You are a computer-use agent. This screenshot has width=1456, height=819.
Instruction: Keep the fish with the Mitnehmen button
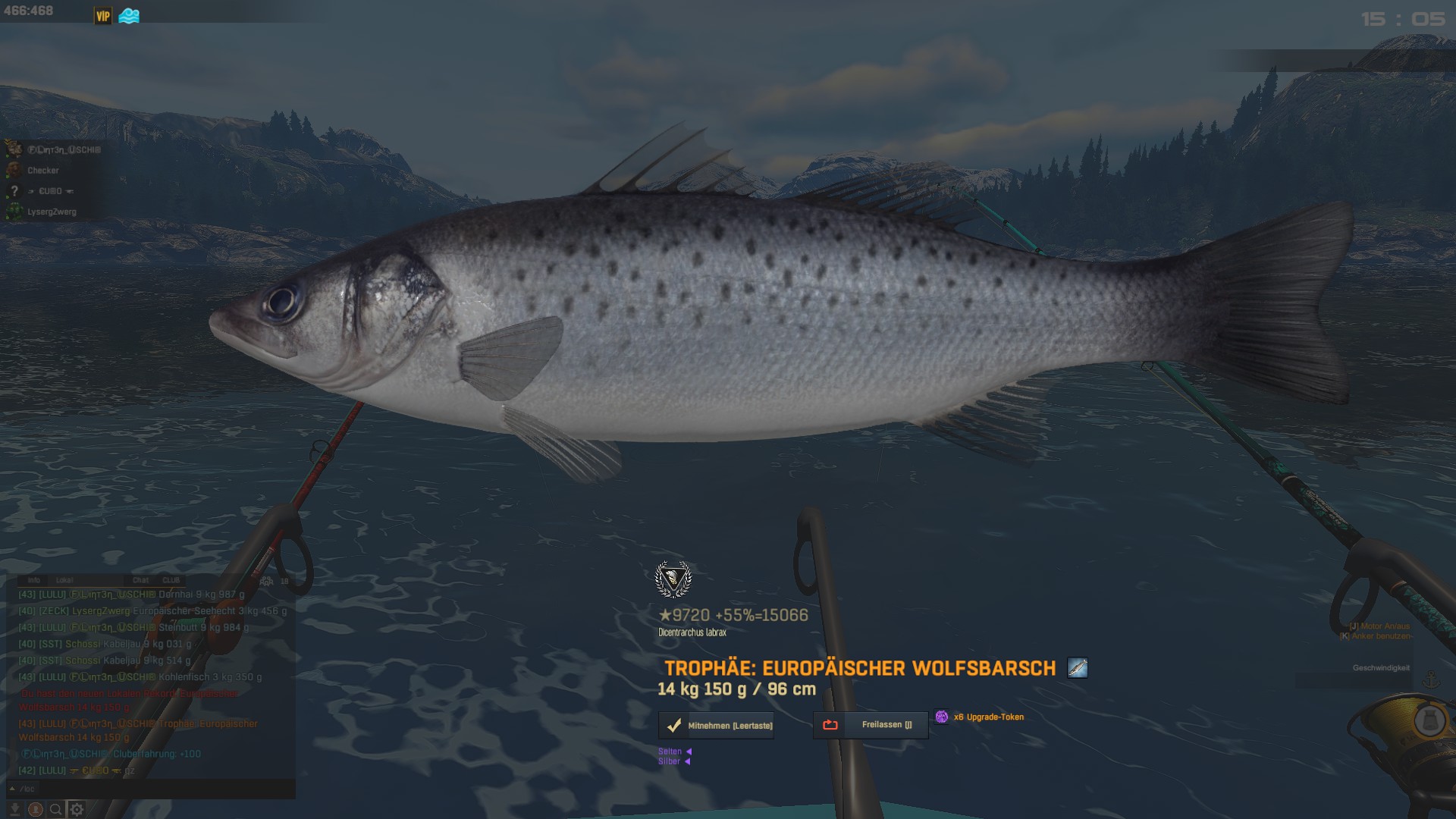pos(716,726)
